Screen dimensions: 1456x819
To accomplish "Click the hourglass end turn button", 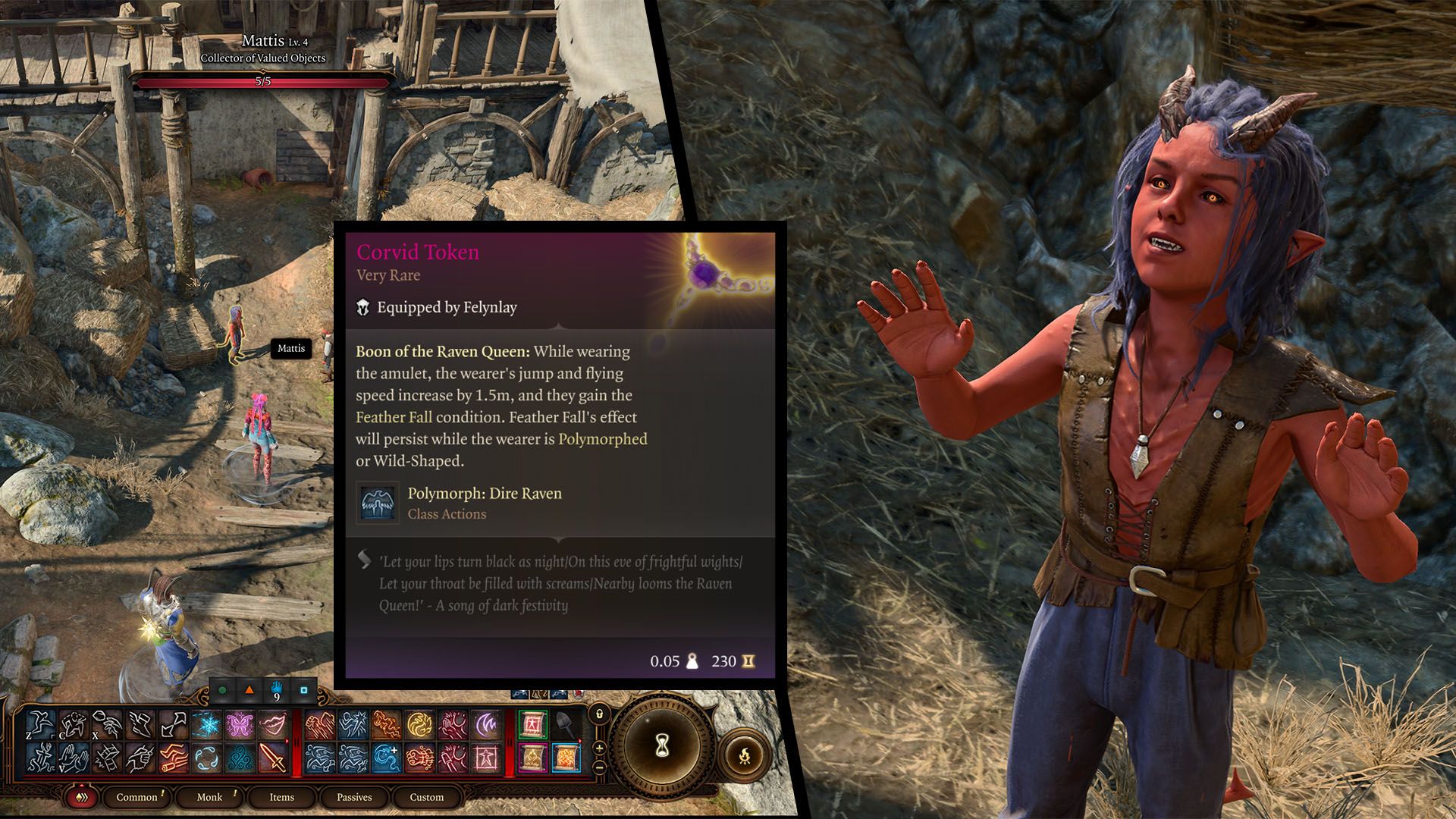I will (662, 747).
